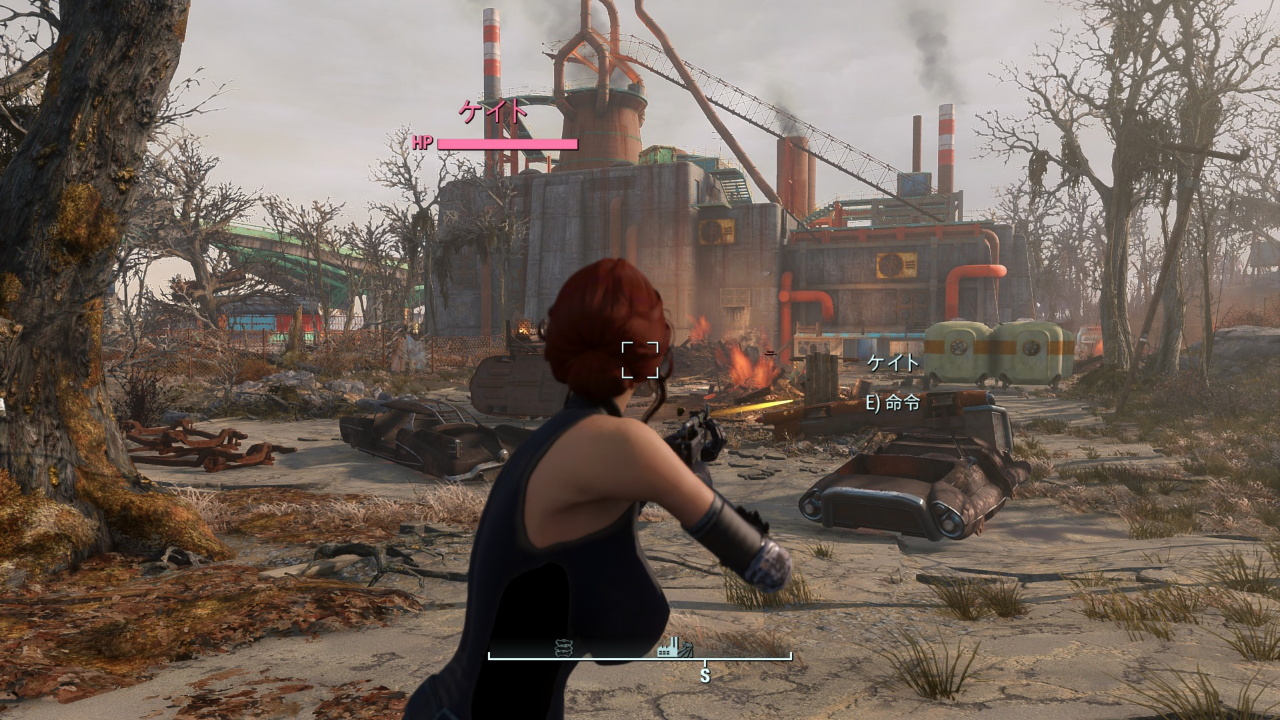Click the S direction marker on the compass

click(706, 675)
